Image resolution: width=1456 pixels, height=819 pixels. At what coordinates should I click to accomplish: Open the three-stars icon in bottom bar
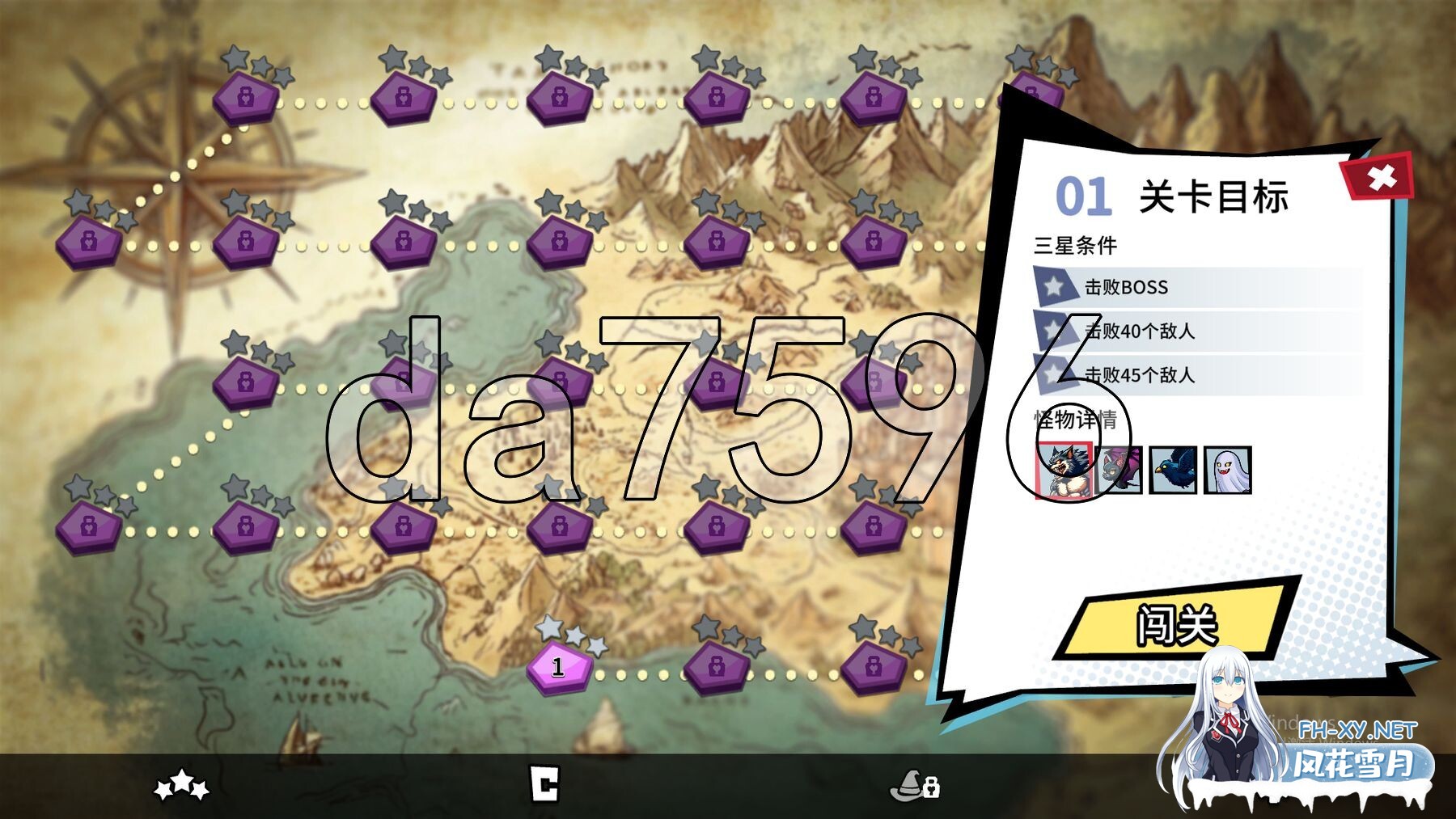182,785
